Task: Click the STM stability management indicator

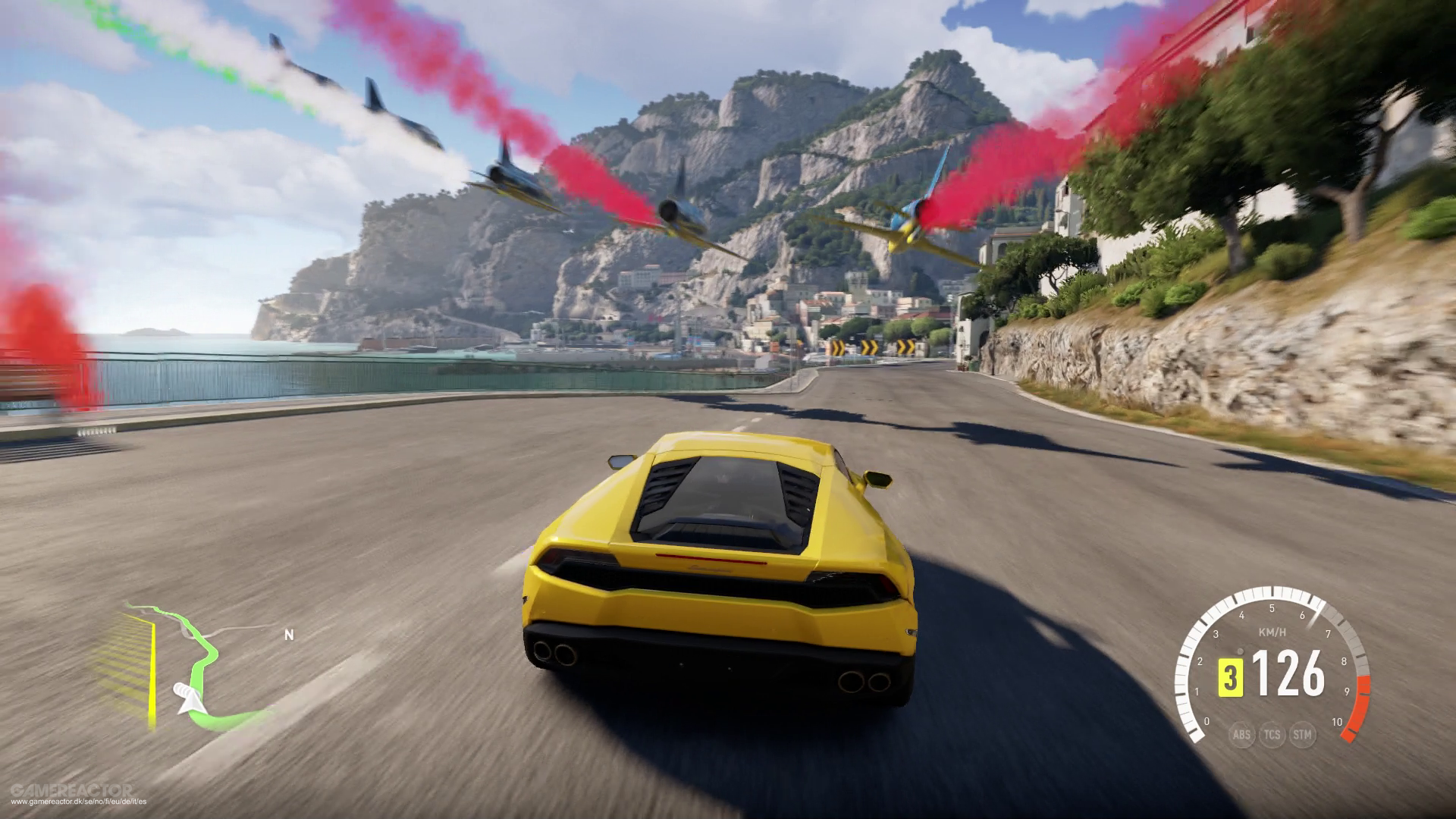Action: pyautogui.click(x=1302, y=735)
